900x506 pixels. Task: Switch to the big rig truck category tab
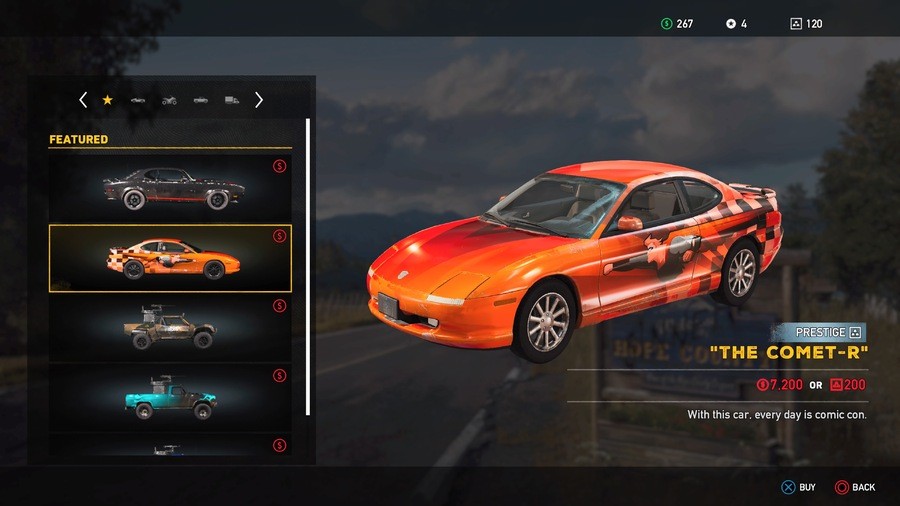232,100
